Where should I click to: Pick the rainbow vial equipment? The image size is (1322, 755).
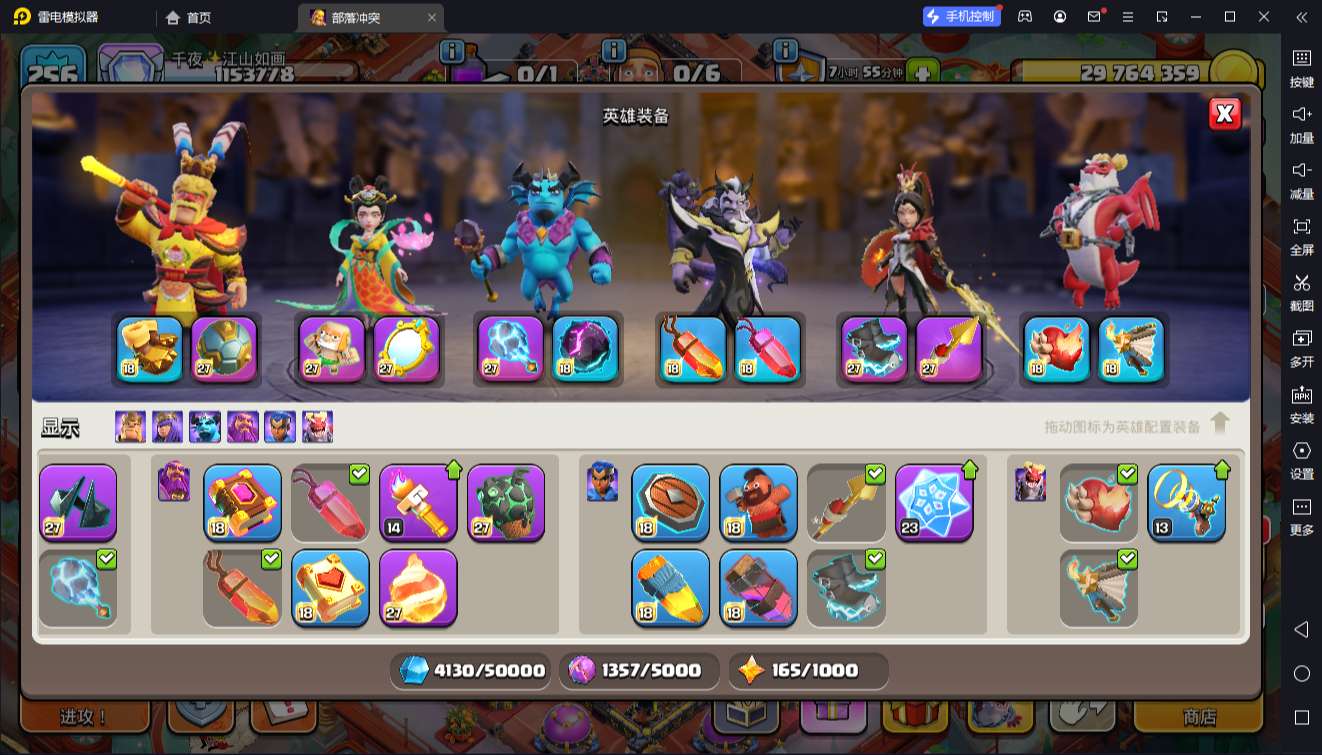coord(670,588)
